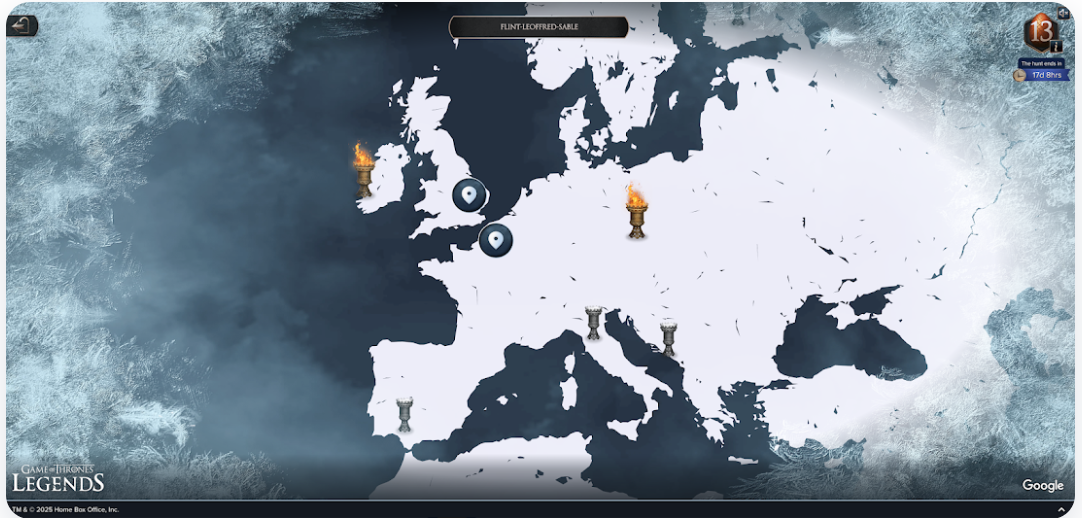Select the unlit brazier in northern Italy
Image resolution: width=1082 pixels, height=518 pixels.
(x=594, y=323)
